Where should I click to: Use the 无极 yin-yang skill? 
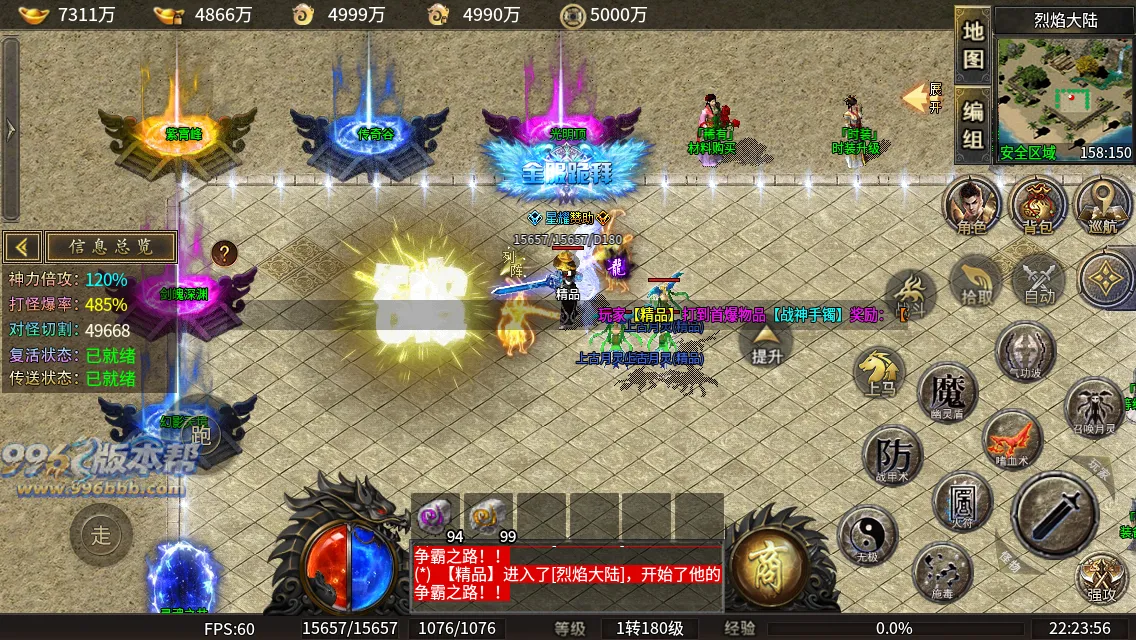pos(867,535)
